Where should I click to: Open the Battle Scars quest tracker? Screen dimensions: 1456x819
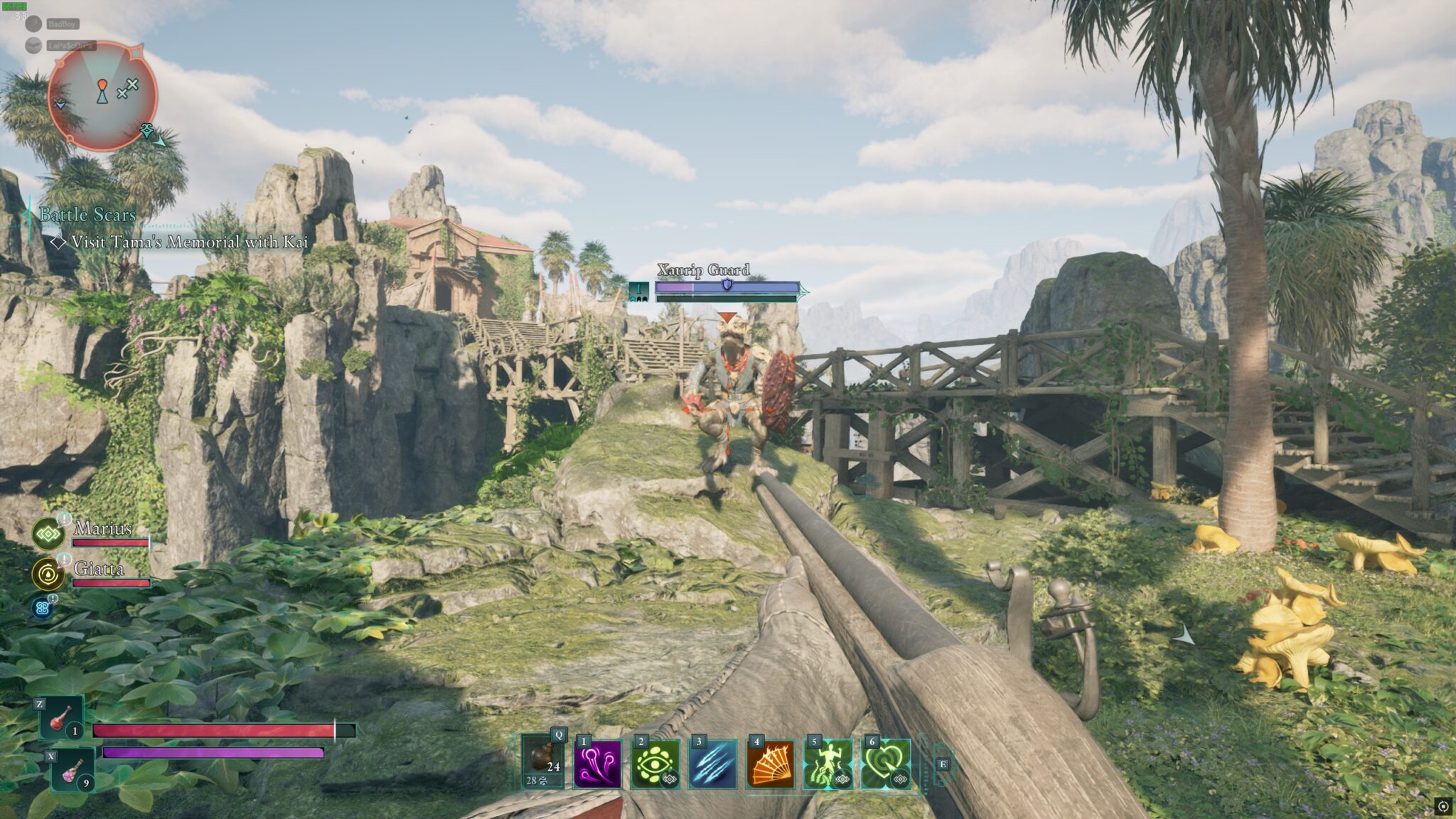point(87,215)
